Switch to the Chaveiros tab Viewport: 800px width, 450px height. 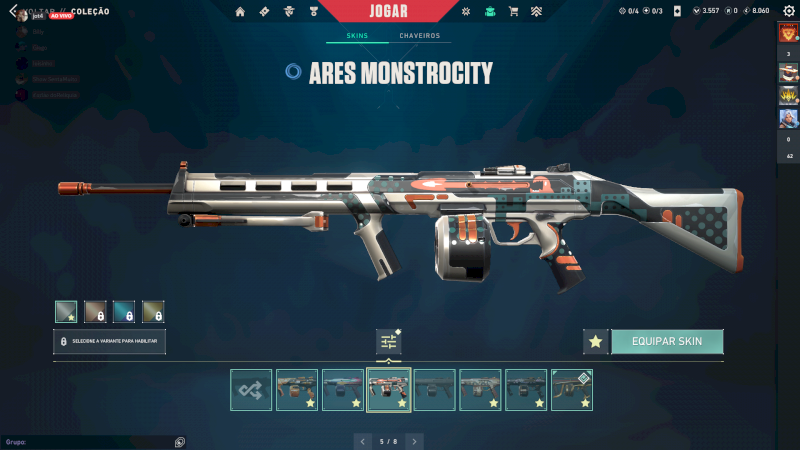coord(419,36)
